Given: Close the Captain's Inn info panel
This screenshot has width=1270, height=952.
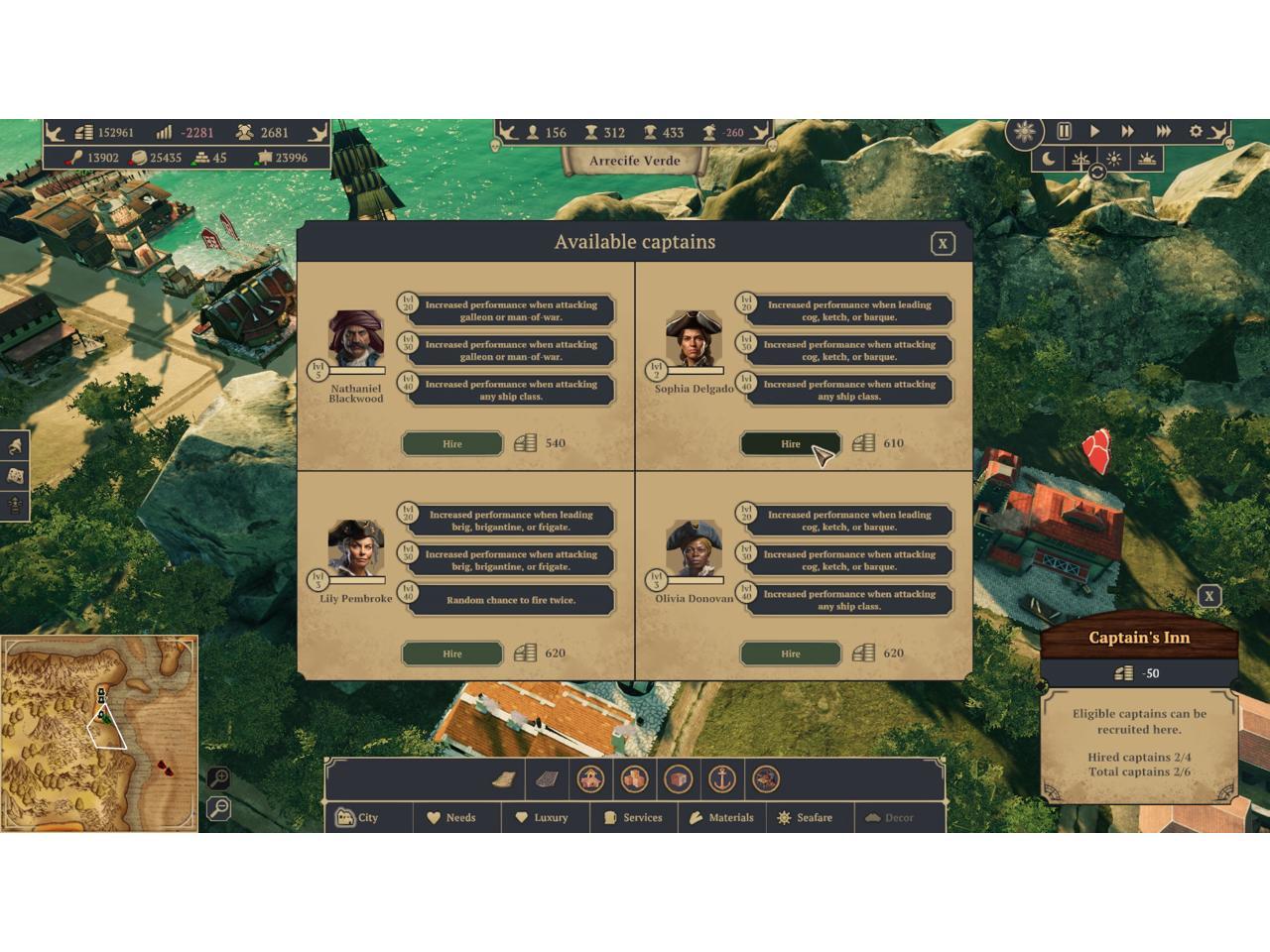Looking at the screenshot, I should 1208,596.
